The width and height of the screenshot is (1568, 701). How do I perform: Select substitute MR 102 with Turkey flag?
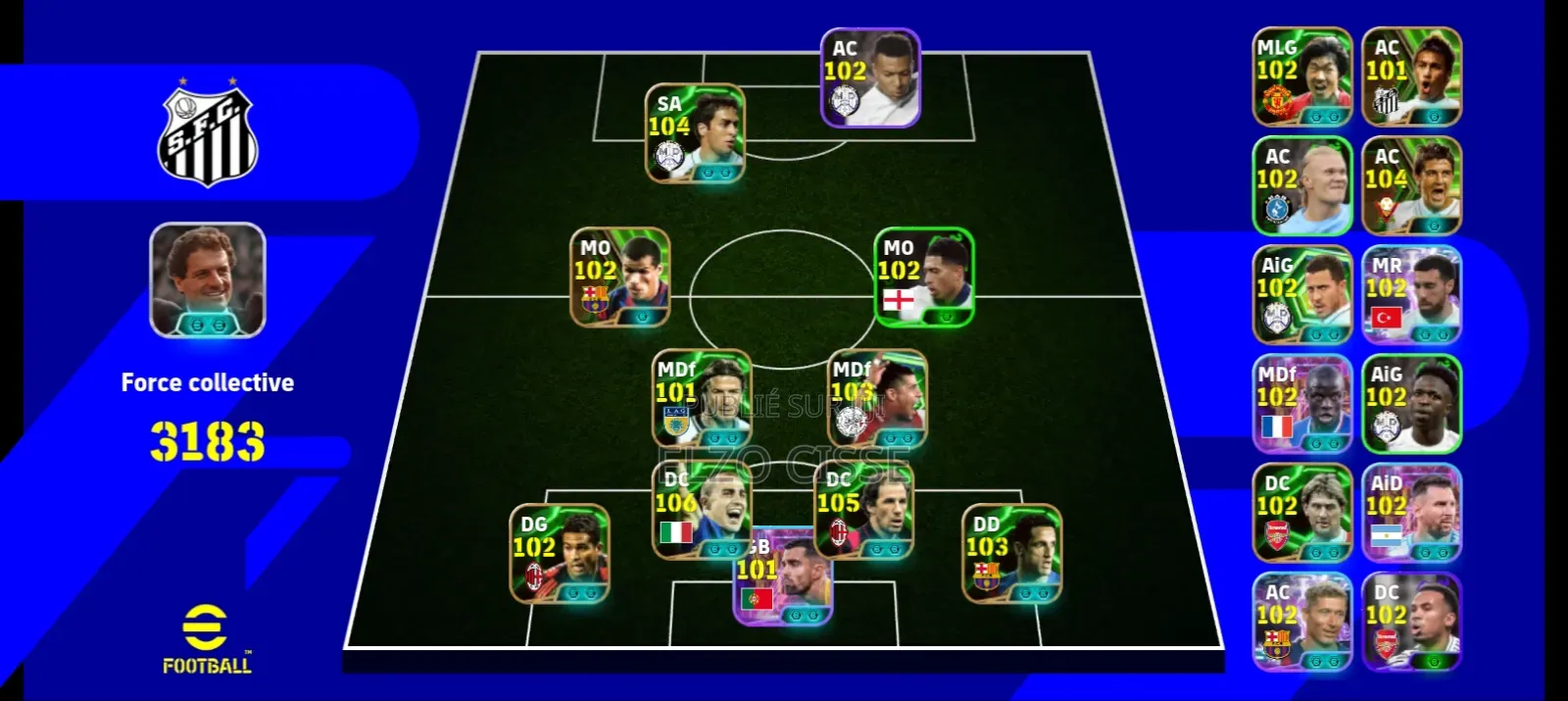coord(1411,294)
